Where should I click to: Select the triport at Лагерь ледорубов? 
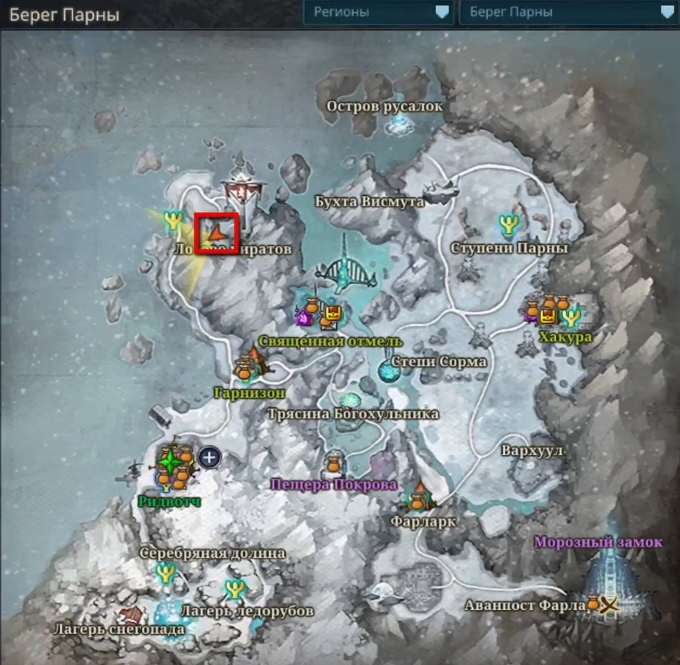235,588
